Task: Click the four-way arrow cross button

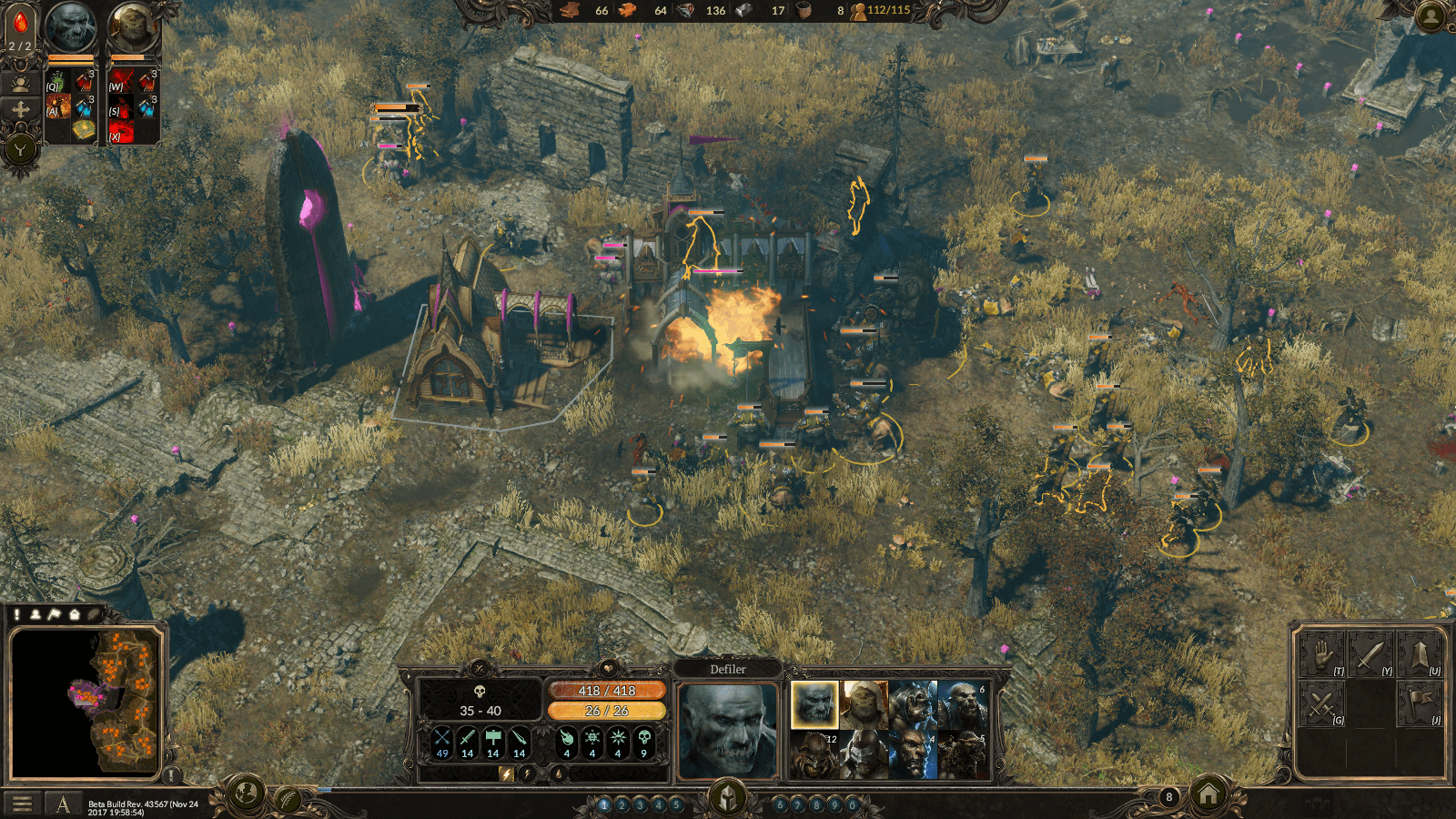Action: (x=20, y=110)
